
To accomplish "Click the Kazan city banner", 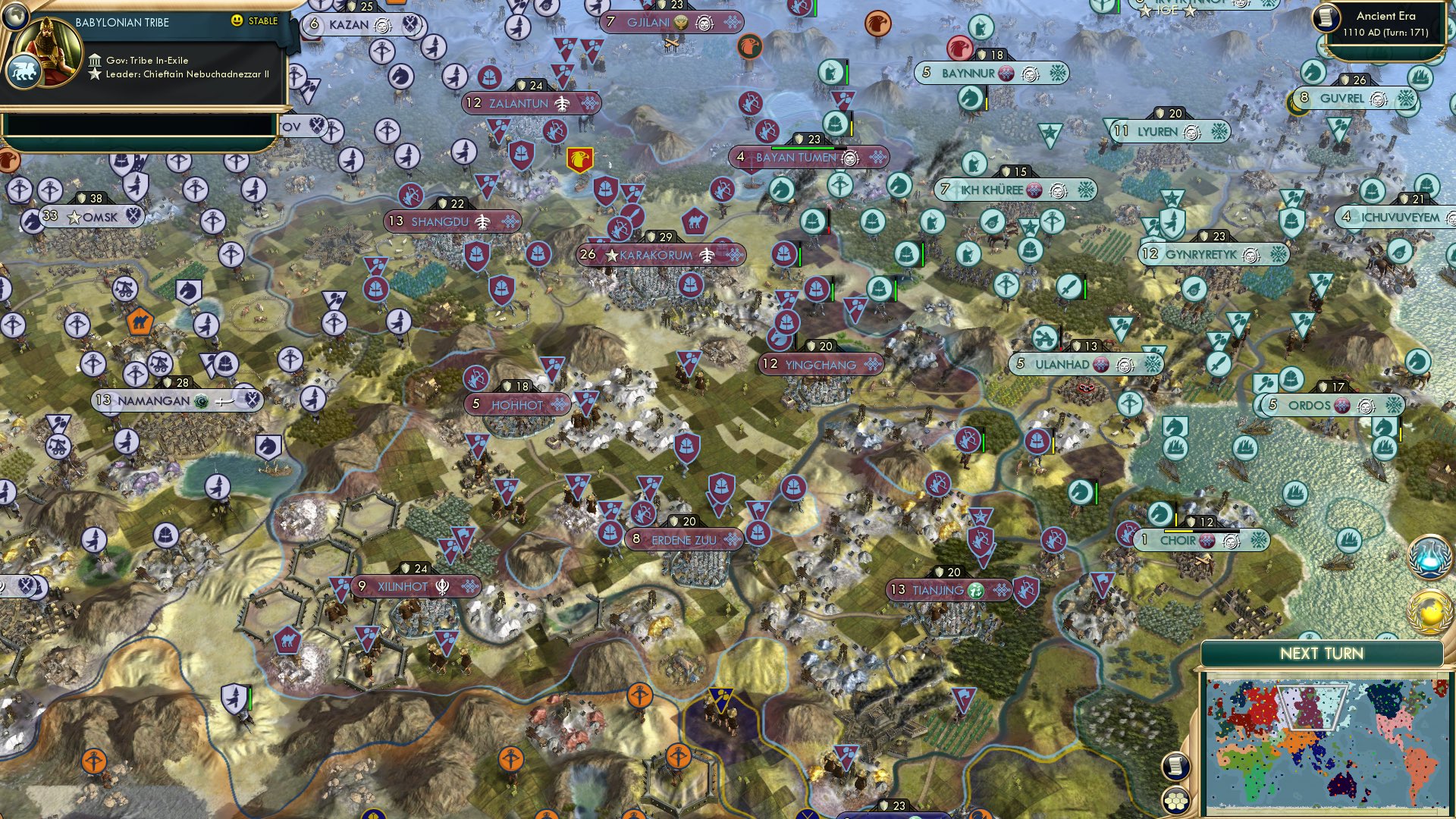I will [350, 24].
